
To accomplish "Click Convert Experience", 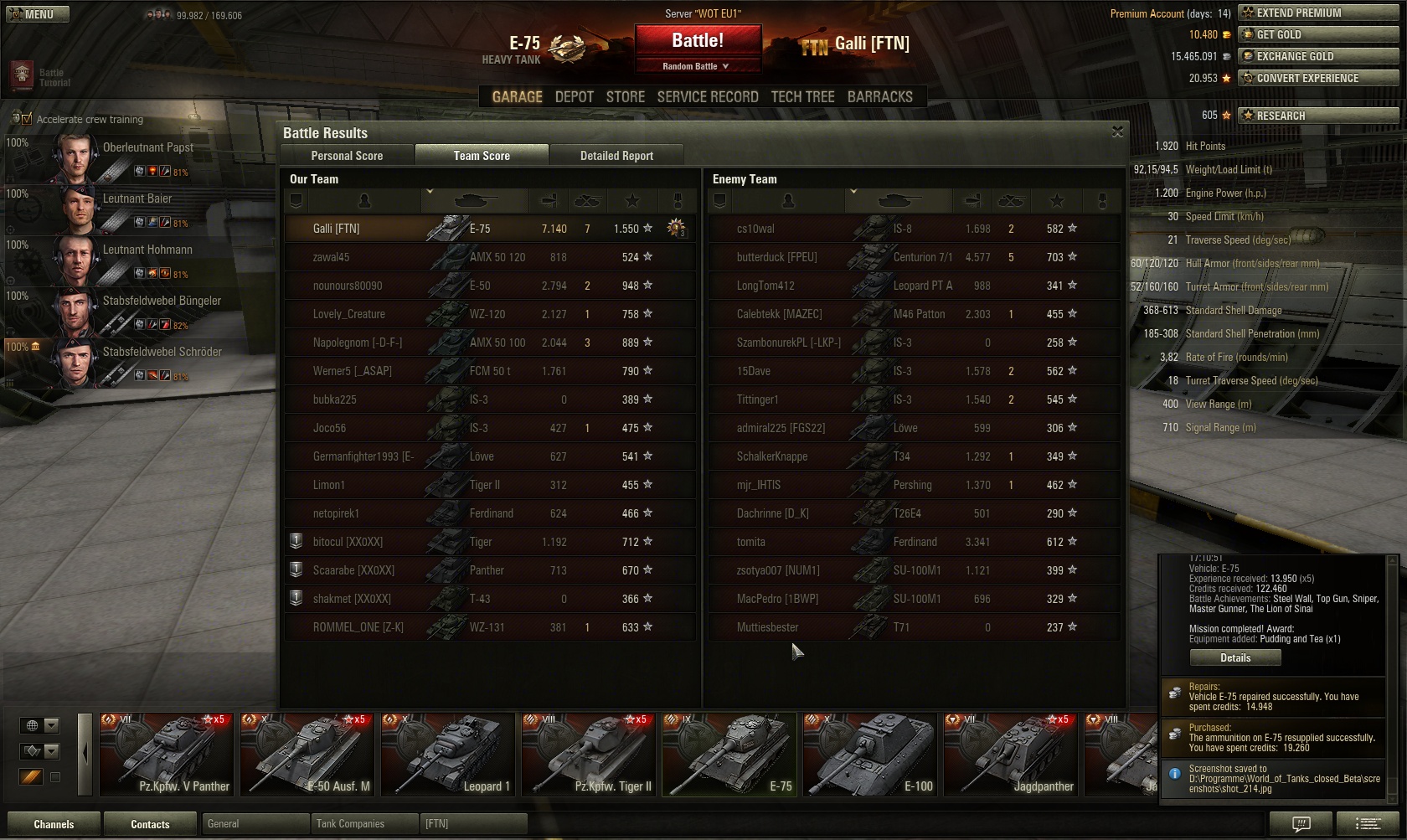I will [x=1319, y=78].
